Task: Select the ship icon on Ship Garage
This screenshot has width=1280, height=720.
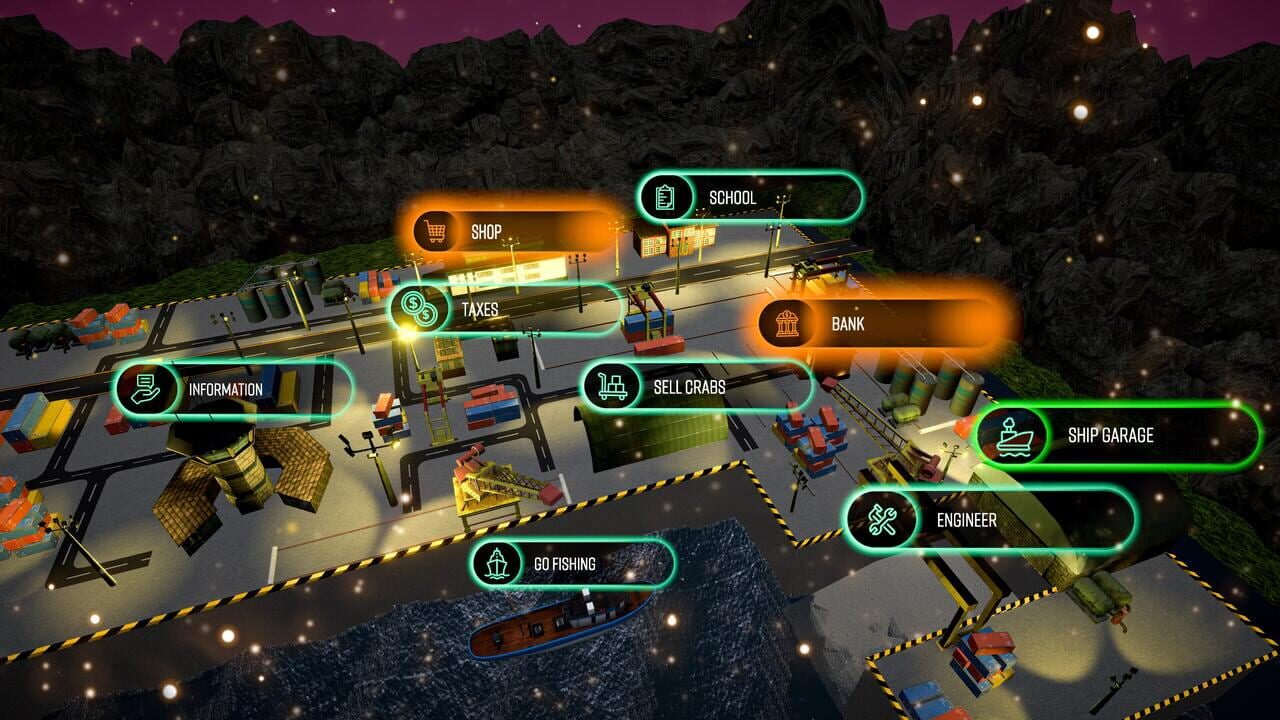Action: pyautogui.click(x=1012, y=436)
